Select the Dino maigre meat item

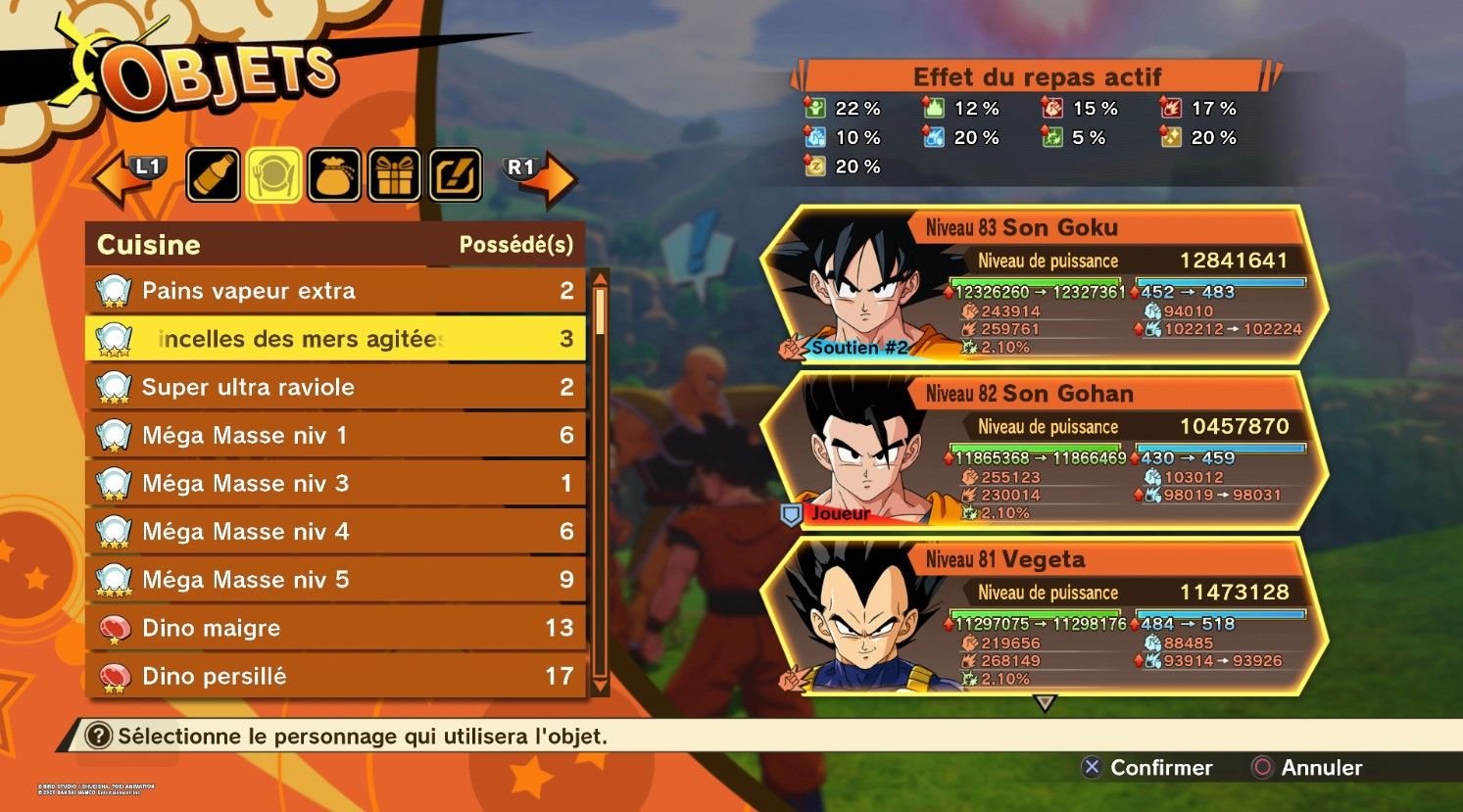(335, 628)
